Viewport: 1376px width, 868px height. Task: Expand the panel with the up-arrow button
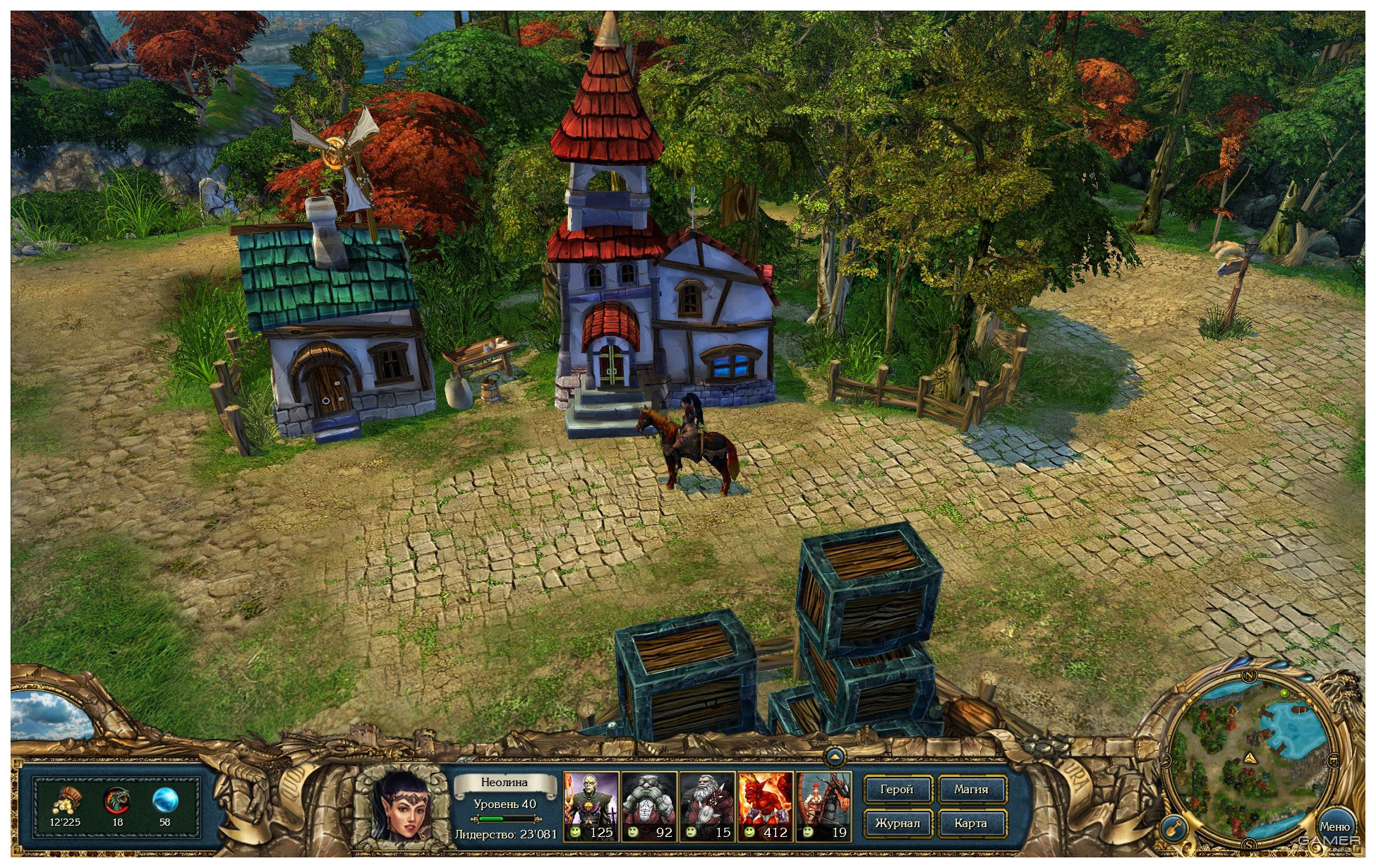tap(835, 757)
